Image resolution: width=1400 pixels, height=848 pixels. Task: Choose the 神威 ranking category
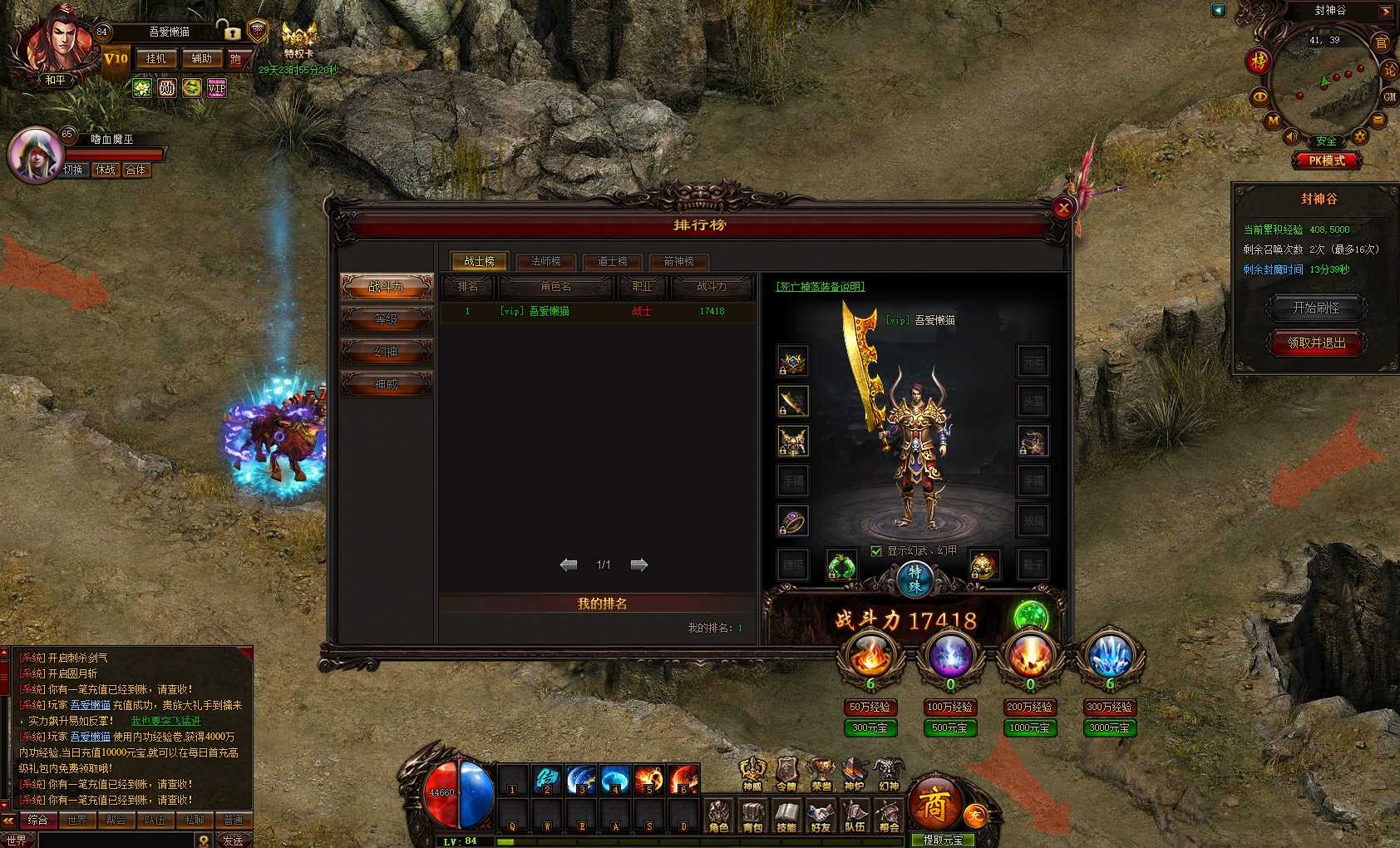[x=387, y=384]
